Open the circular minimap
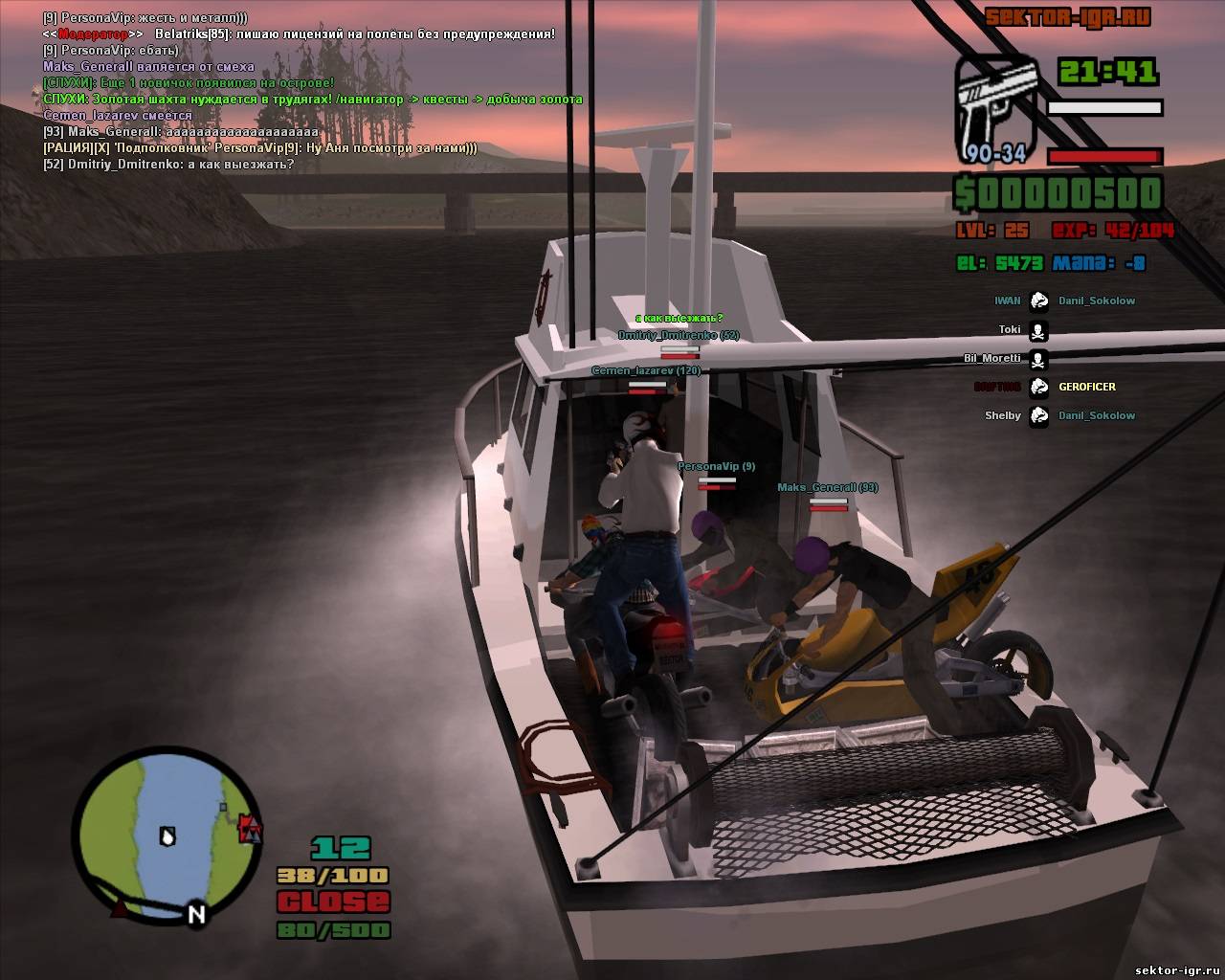 coord(168,835)
